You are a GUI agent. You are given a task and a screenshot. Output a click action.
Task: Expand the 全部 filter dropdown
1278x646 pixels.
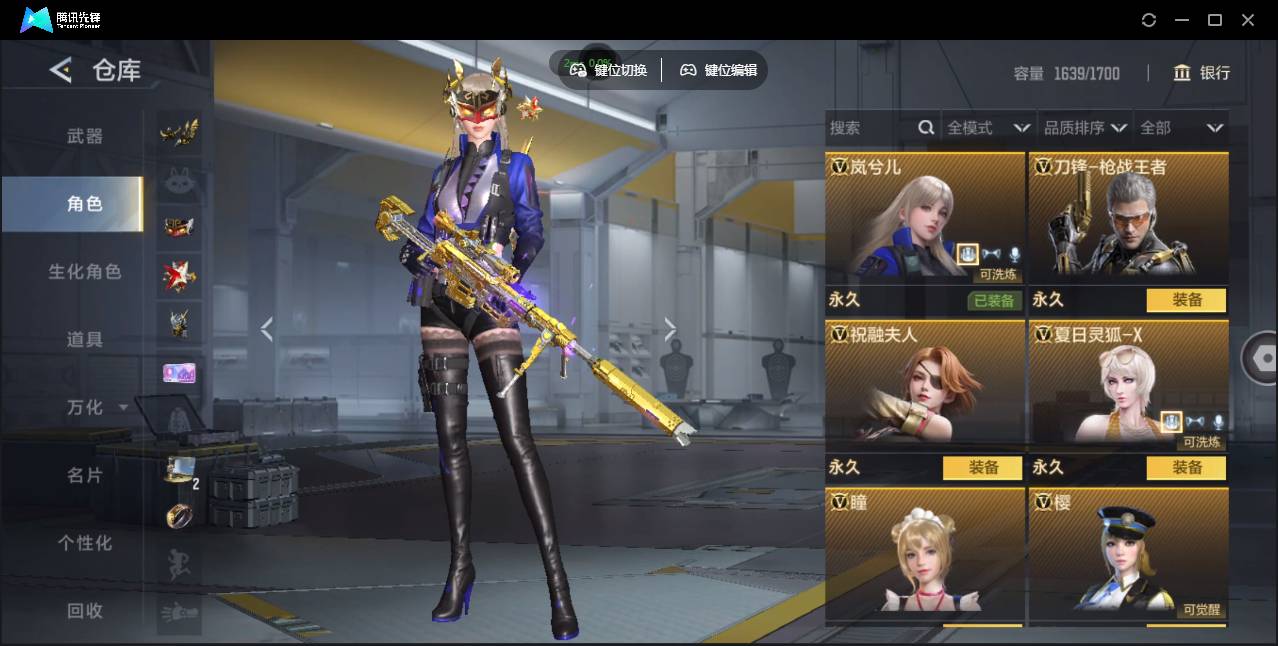coord(1181,128)
